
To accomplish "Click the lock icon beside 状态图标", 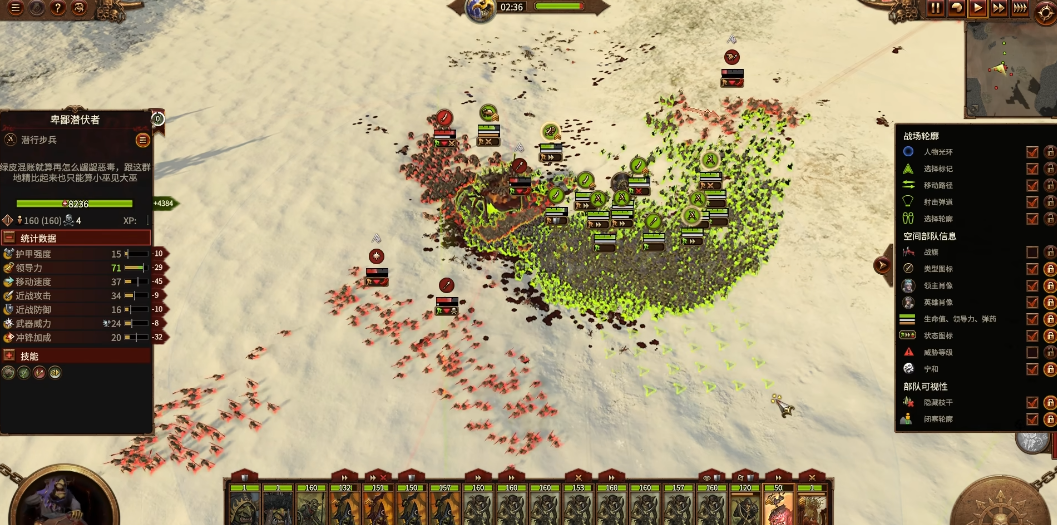I will pyautogui.click(x=1050, y=336).
